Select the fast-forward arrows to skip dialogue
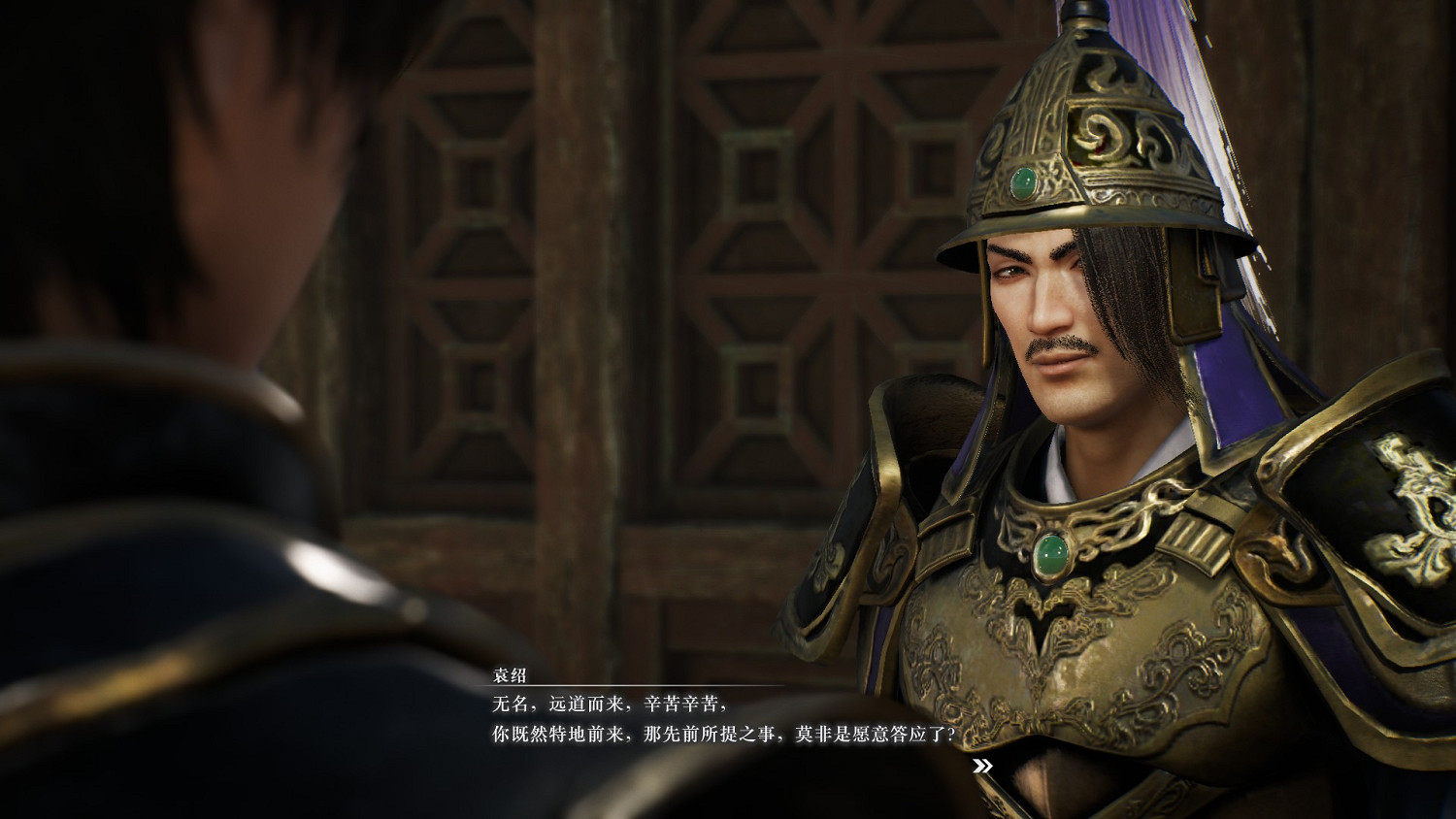The width and height of the screenshot is (1456, 819). pos(982,766)
